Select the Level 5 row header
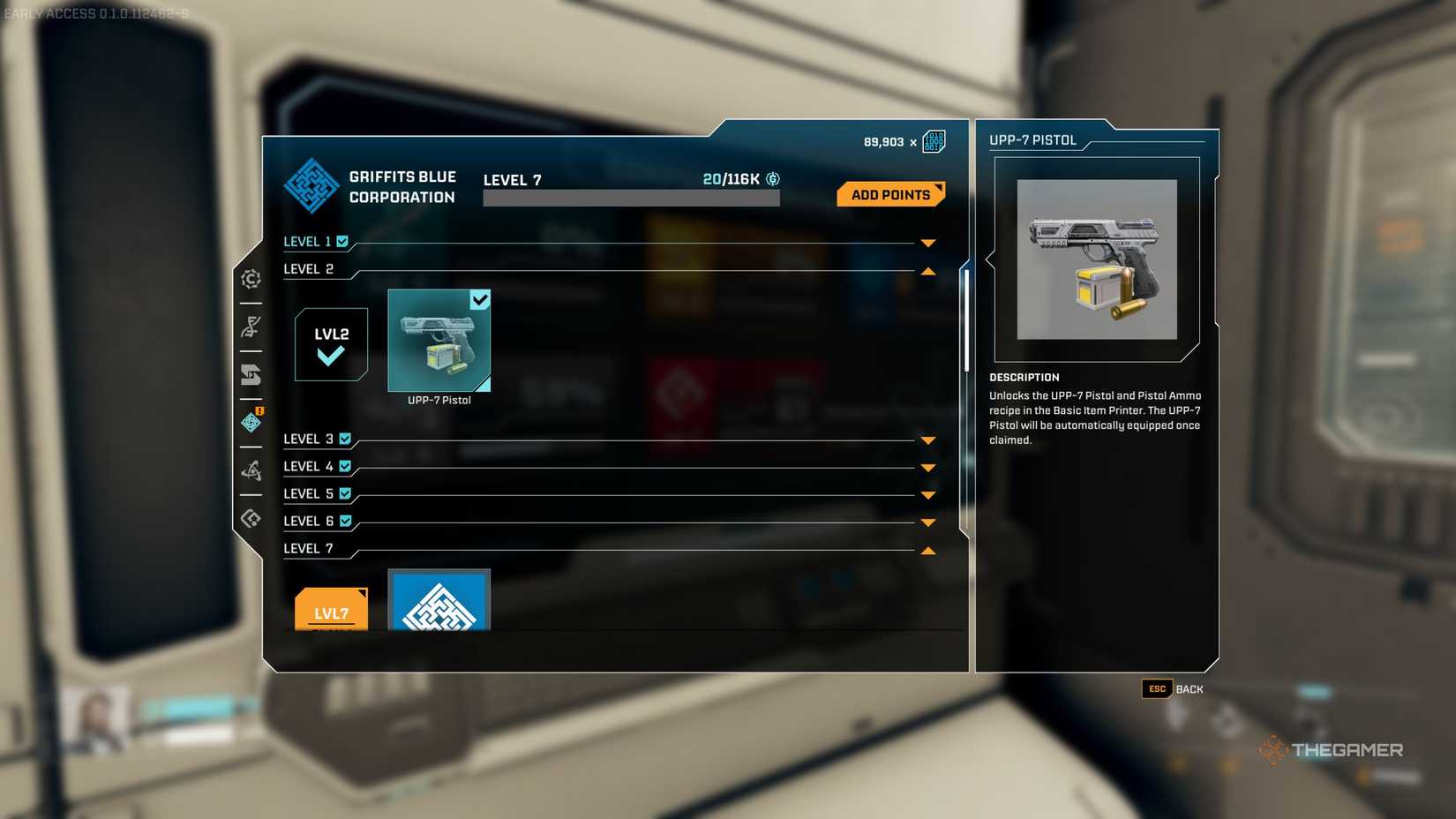 (x=305, y=493)
